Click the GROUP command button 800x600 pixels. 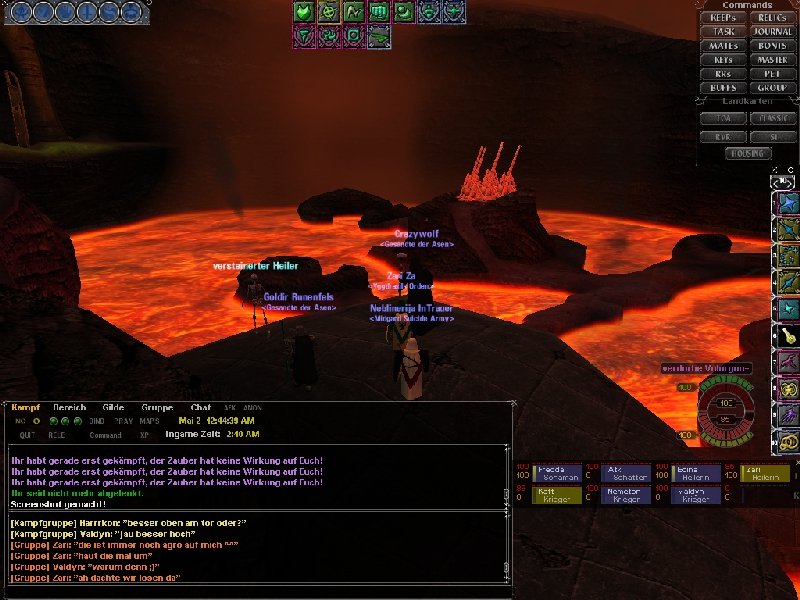[x=772, y=88]
